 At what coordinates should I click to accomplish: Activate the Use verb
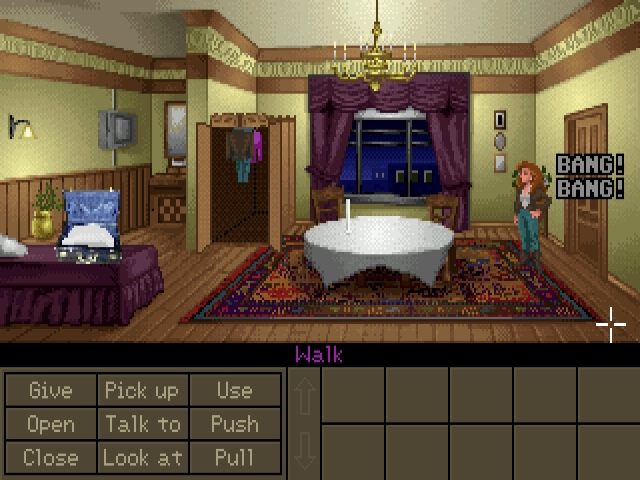pyautogui.click(x=234, y=390)
